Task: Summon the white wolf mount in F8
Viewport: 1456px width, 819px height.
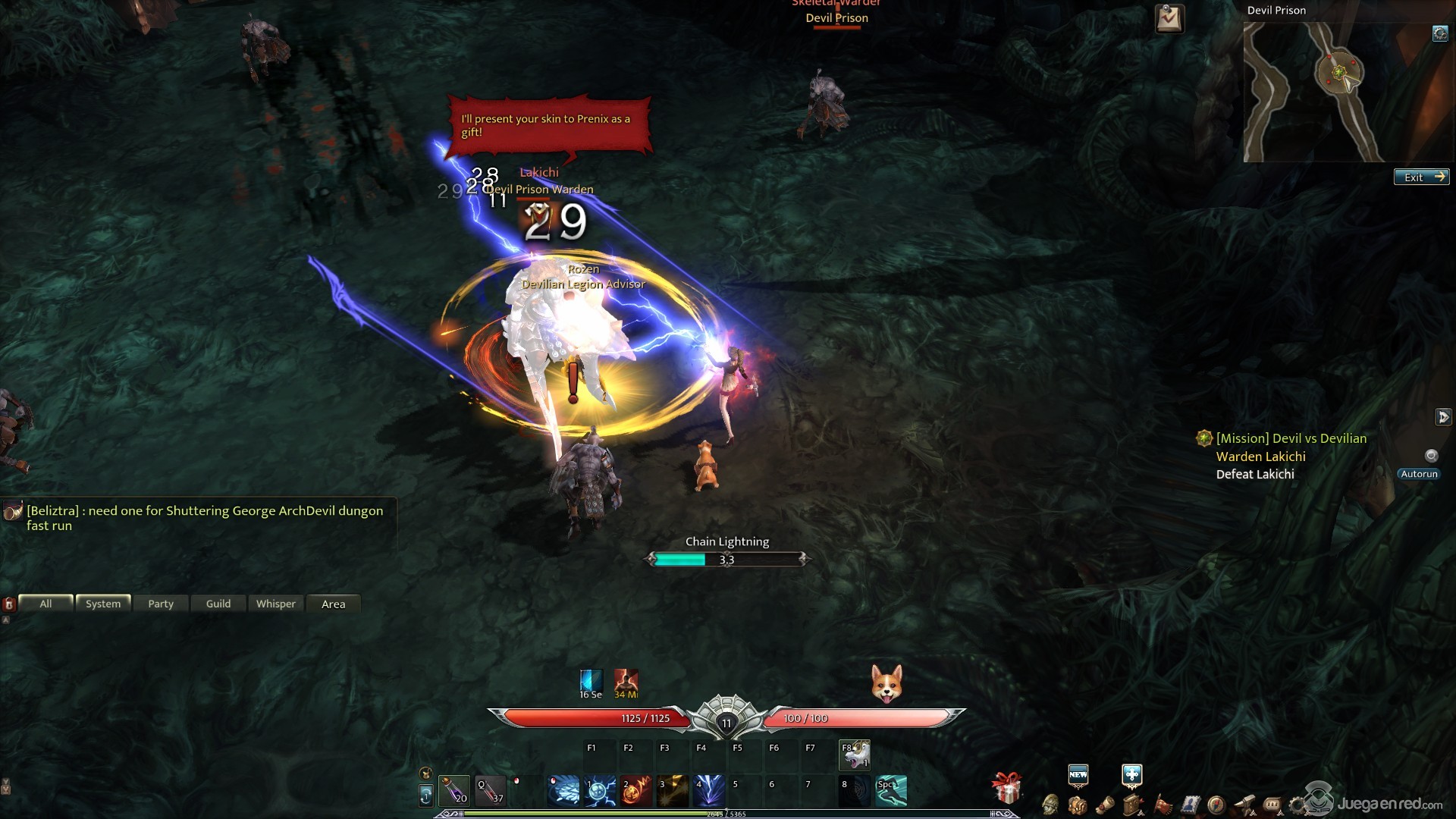Action: tap(855, 755)
